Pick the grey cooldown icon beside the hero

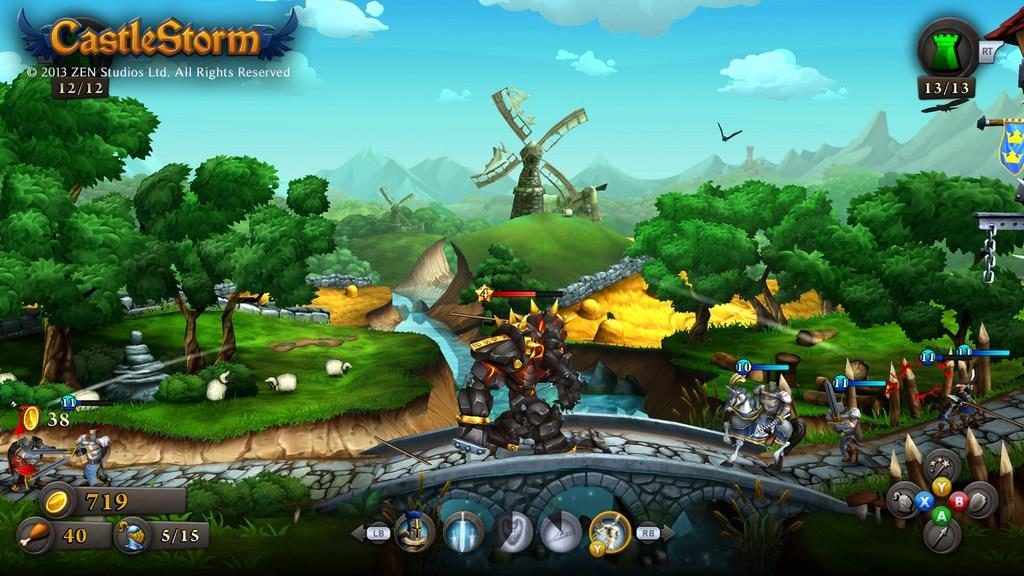[561, 531]
